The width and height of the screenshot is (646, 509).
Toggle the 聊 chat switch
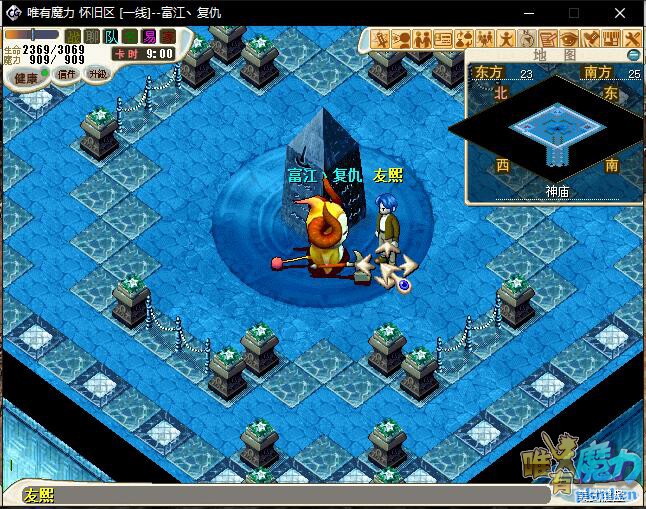[91, 38]
